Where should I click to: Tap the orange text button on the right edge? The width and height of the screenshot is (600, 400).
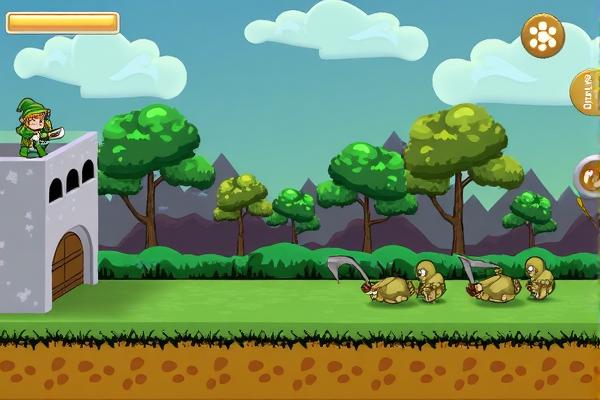tap(587, 92)
